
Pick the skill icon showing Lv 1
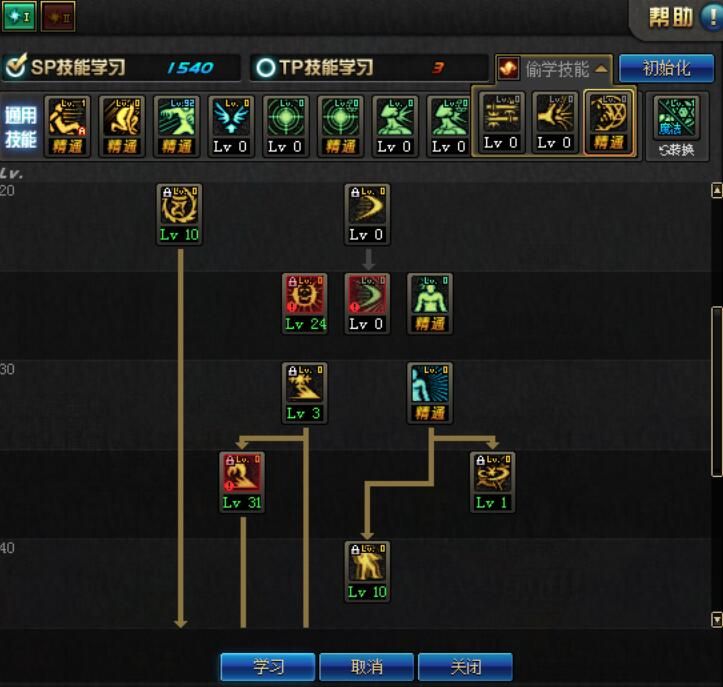point(492,474)
